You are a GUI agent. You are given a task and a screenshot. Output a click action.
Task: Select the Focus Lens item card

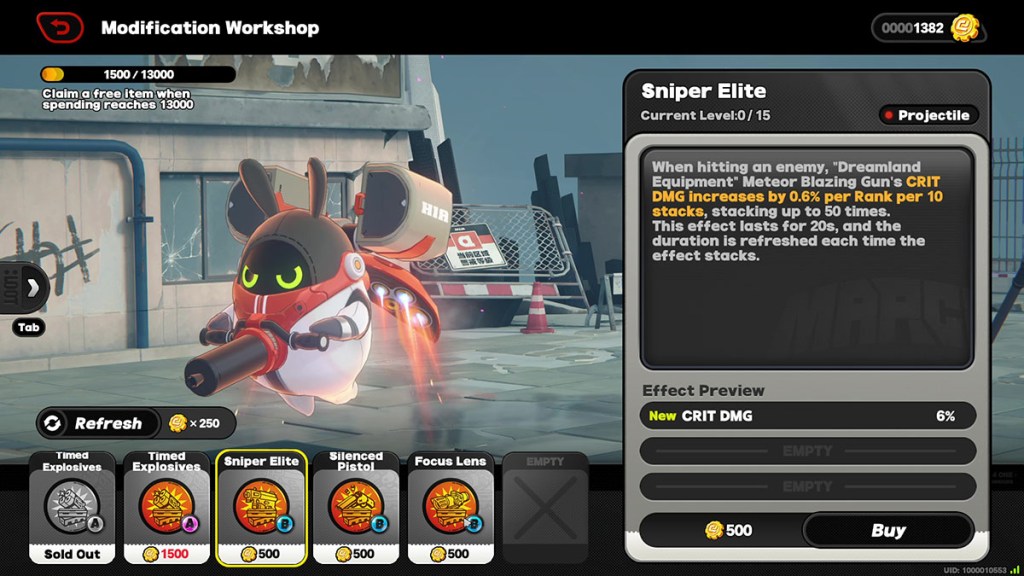[450, 507]
